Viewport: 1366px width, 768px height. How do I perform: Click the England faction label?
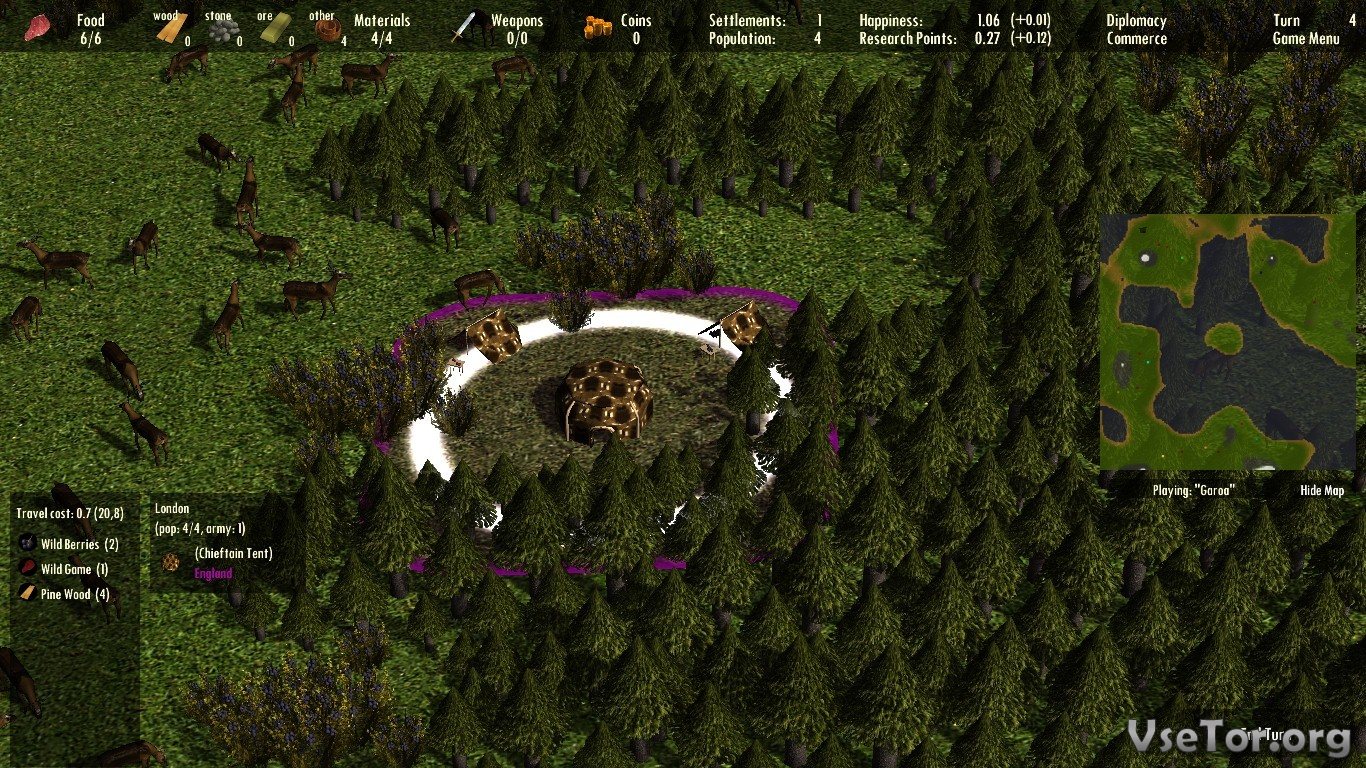(213, 574)
